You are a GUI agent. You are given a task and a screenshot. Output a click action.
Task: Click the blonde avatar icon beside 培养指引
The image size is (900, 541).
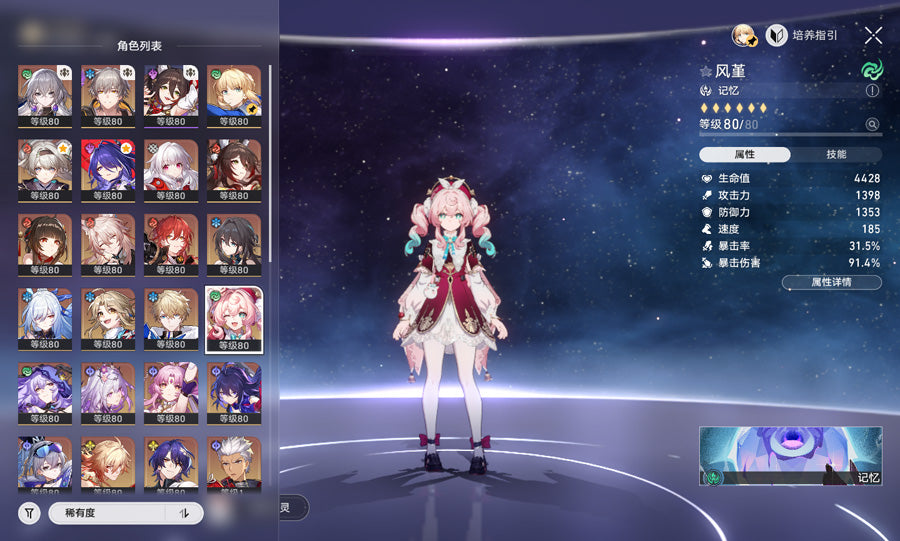tap(744, 36)
